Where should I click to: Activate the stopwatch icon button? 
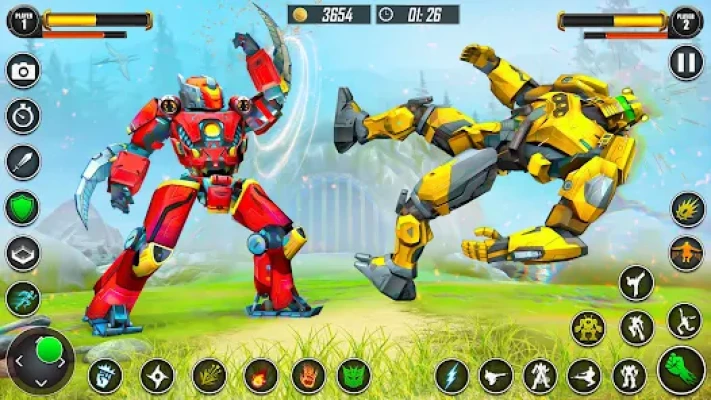click(x=22, y=116)
